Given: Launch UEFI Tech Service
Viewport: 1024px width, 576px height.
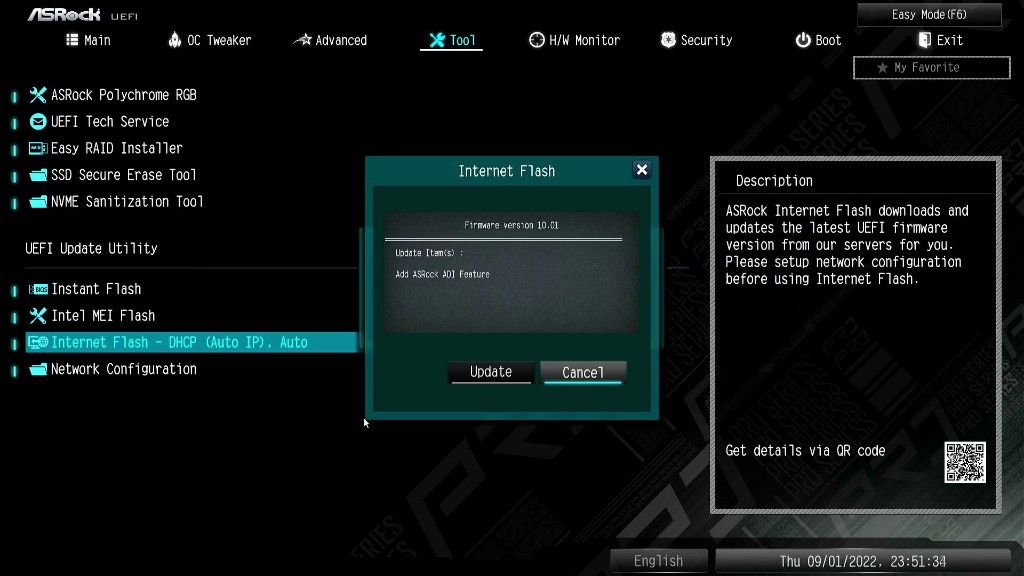Looking at the screenshot, I should (109, 121).
